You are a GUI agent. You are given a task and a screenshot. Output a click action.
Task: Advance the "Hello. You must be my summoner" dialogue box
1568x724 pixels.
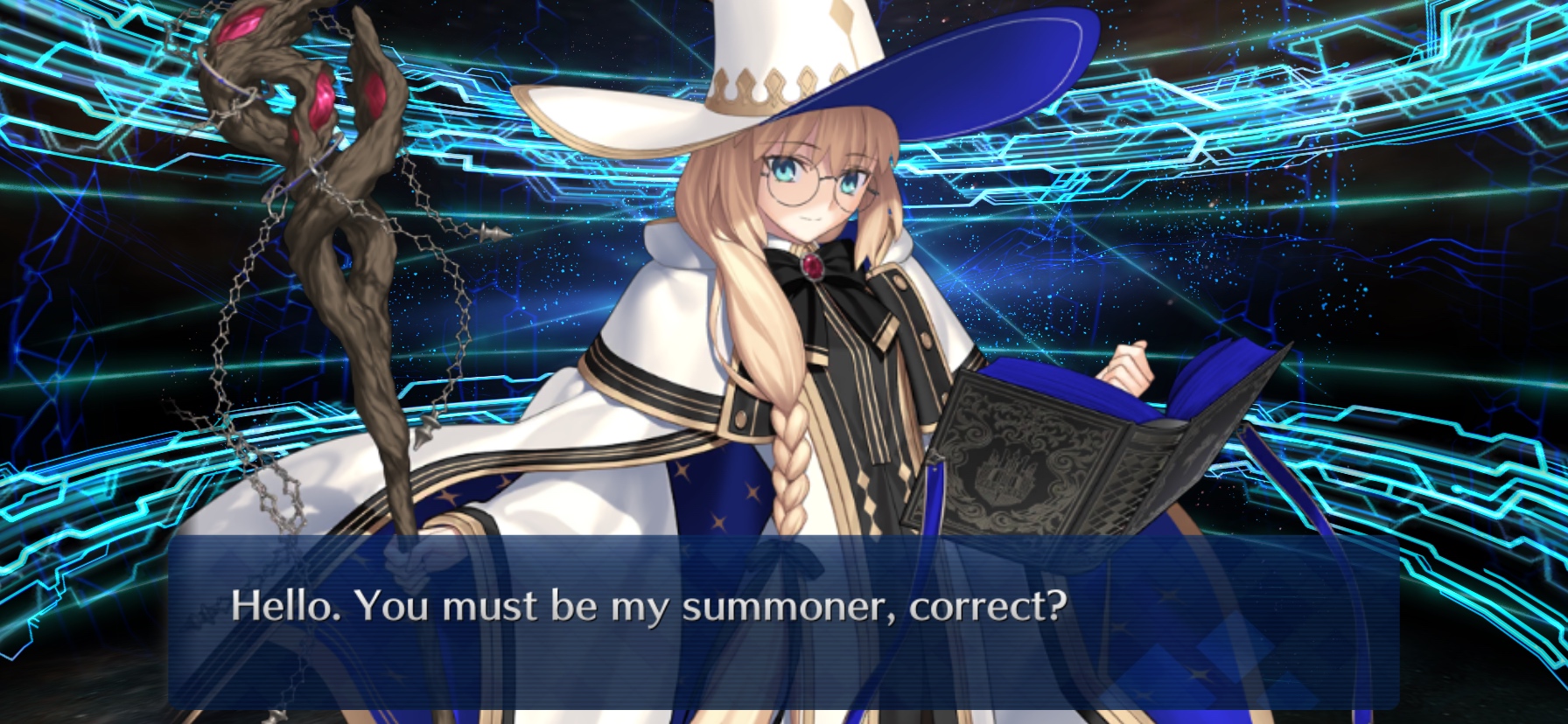pyautogui.click(x=783, y=621)
